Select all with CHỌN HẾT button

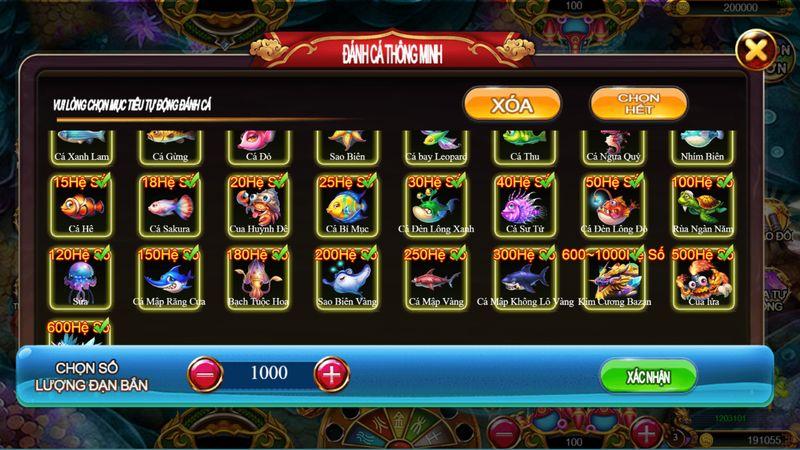[638, 103]
